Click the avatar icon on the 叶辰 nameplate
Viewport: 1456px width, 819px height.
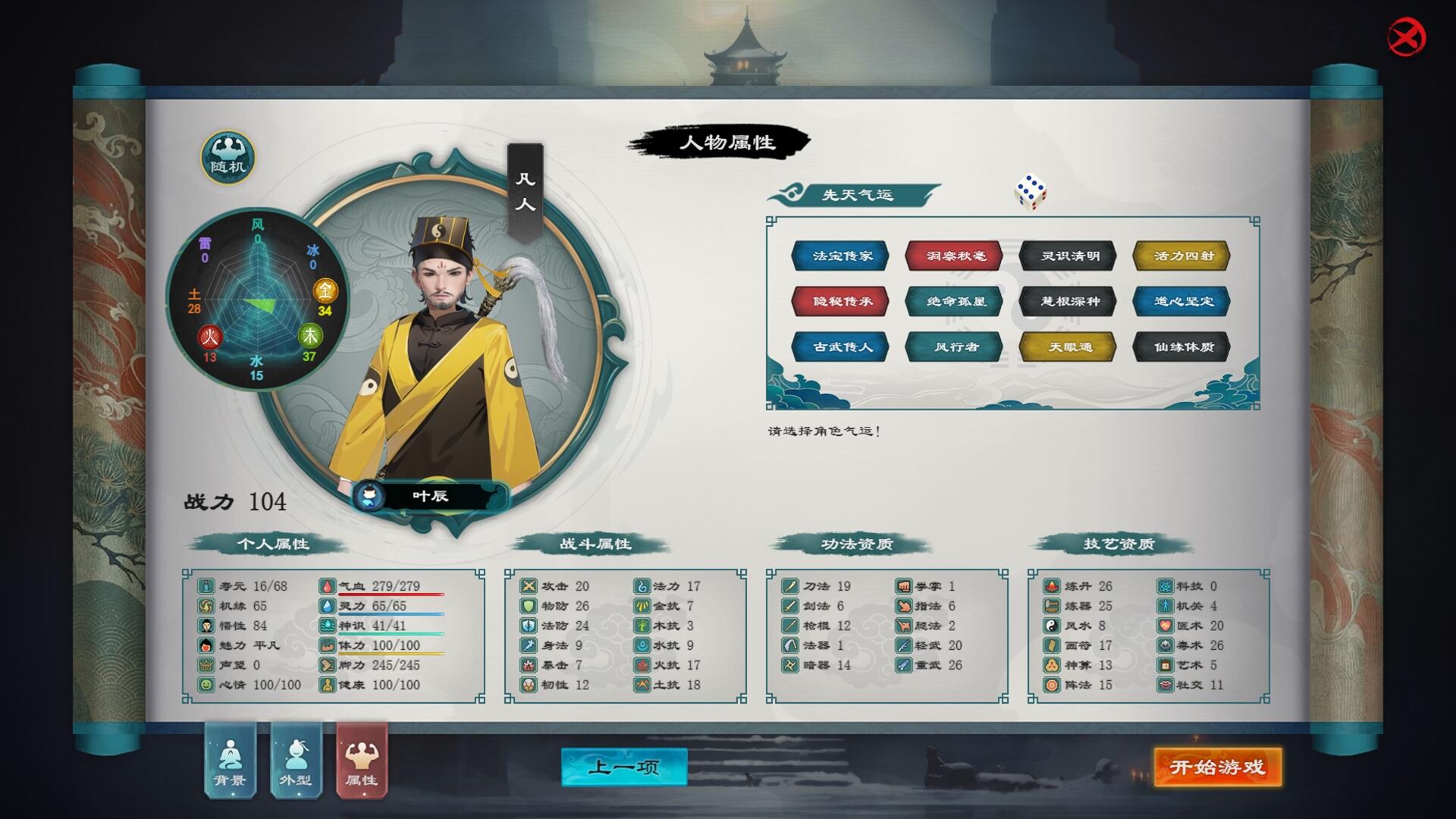(x=369, y=496)
